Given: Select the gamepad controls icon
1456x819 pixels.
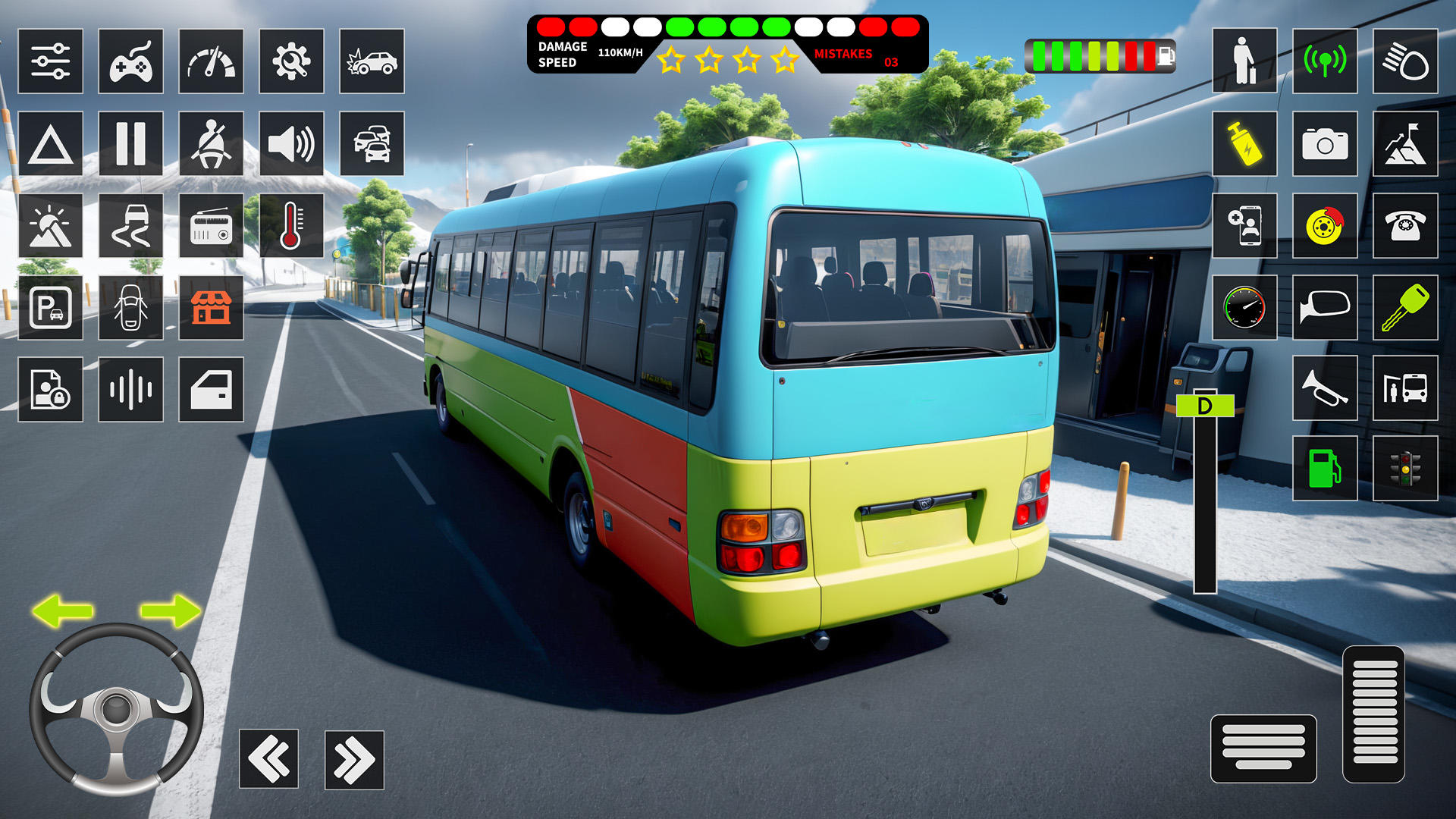Looking at the screenshot, I should (x=131, y=62).
